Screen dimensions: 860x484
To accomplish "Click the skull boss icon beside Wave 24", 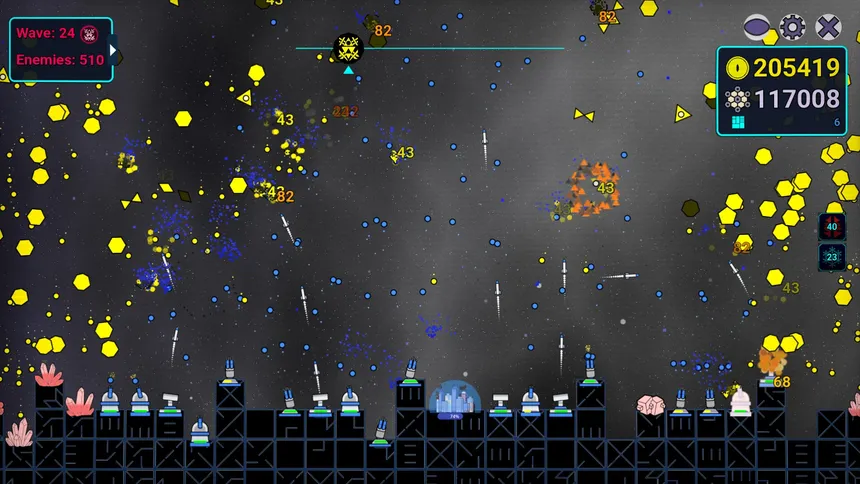I will point(89,33).
